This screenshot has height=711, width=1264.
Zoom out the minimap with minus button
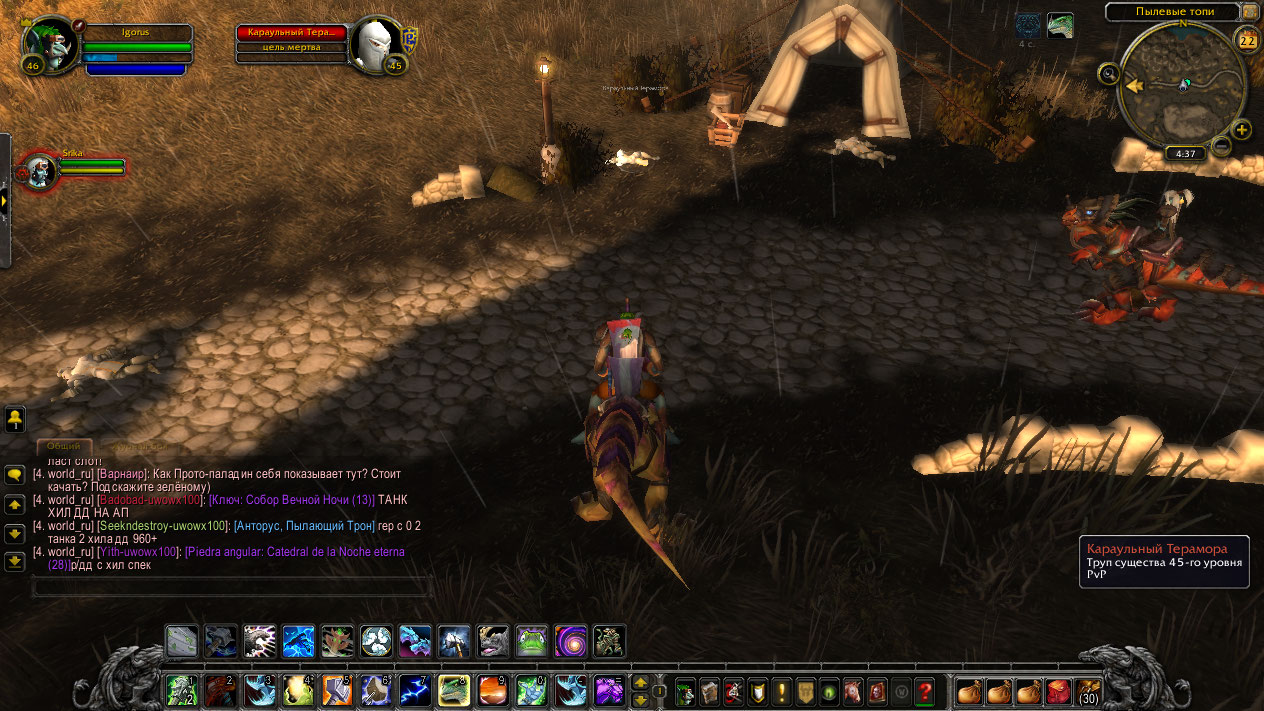tap(1222, 146)
